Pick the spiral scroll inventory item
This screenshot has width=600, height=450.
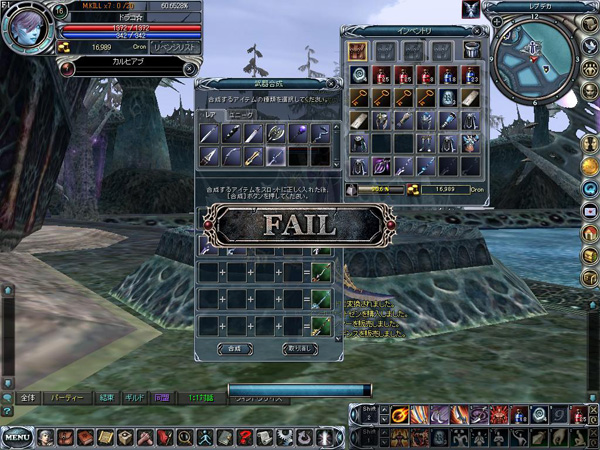(x=359, y=75)
